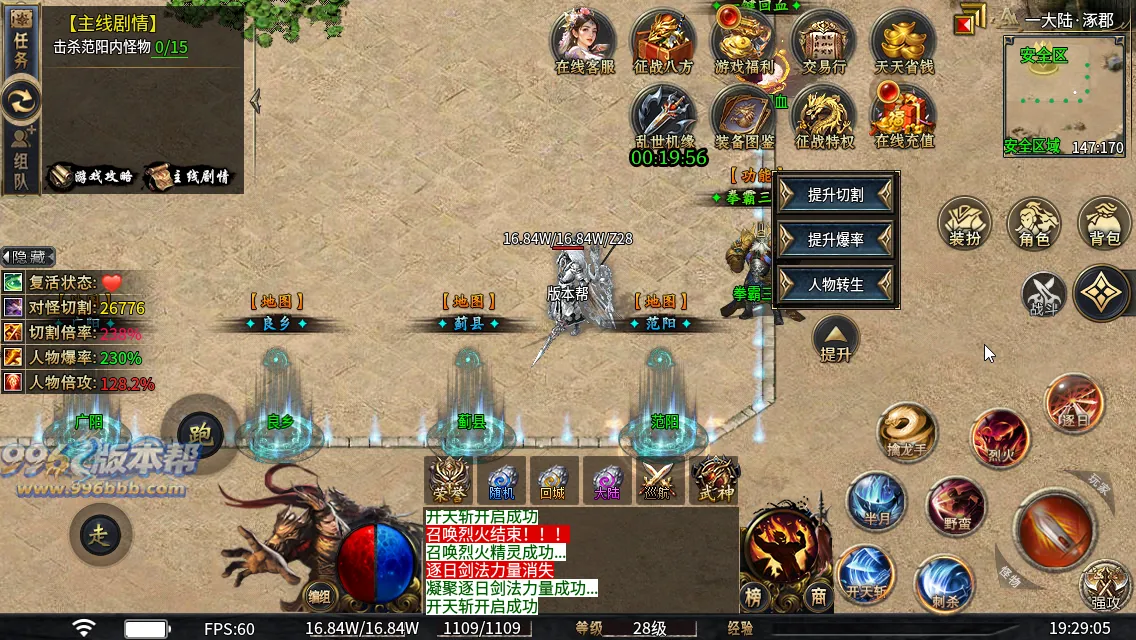This screenshot has width=1136, height=640.
Task: Open the 交易行 trading house
Action: pyautogui.click(x=824, y=41)
